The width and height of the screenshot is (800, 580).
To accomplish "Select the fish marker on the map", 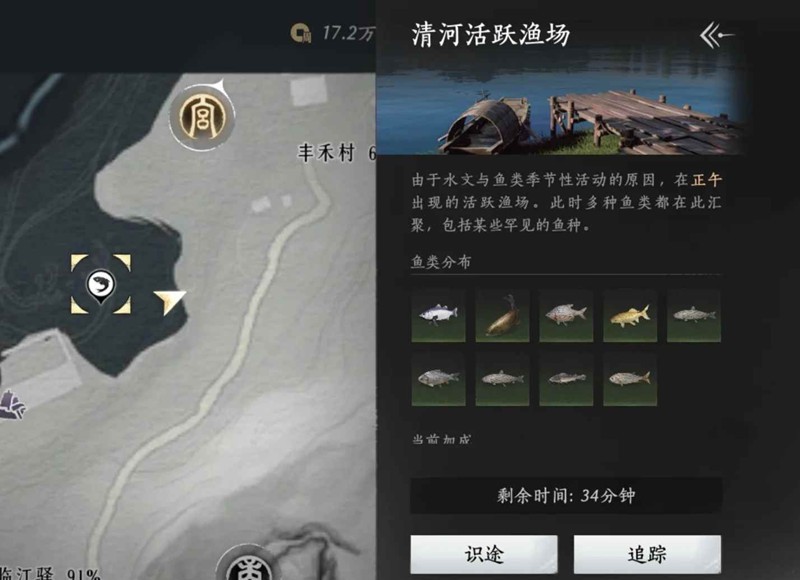I will (101, 284).
